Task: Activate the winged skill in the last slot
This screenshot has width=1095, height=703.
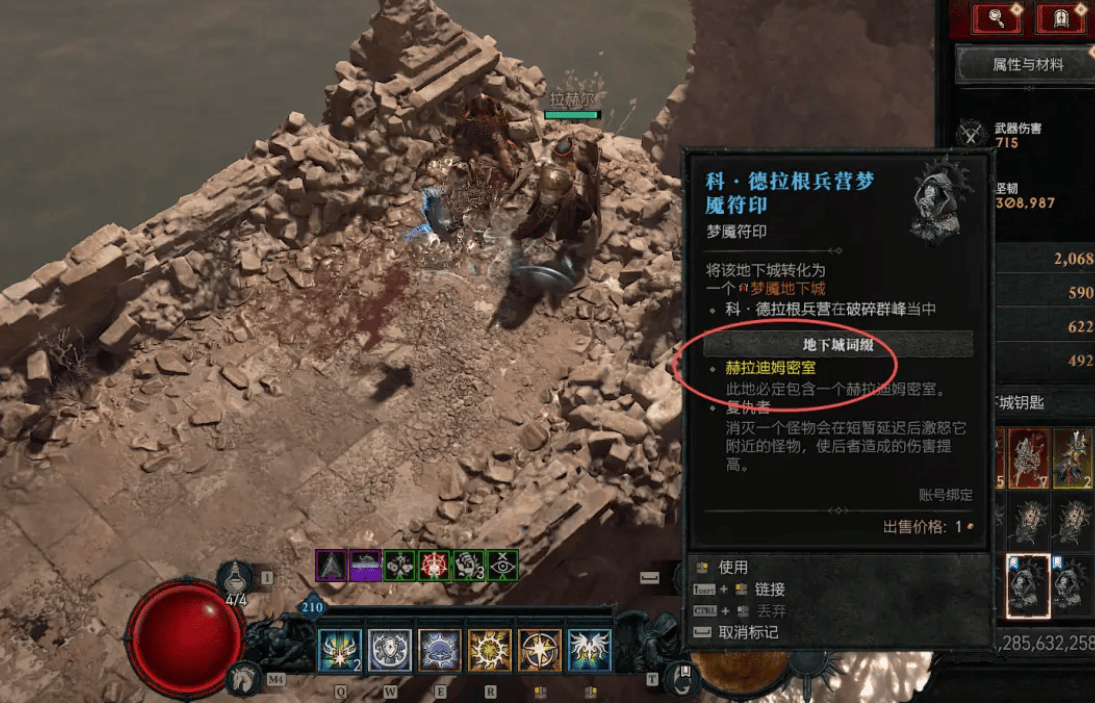Action: pyautogui.click(x=589, y=650)
